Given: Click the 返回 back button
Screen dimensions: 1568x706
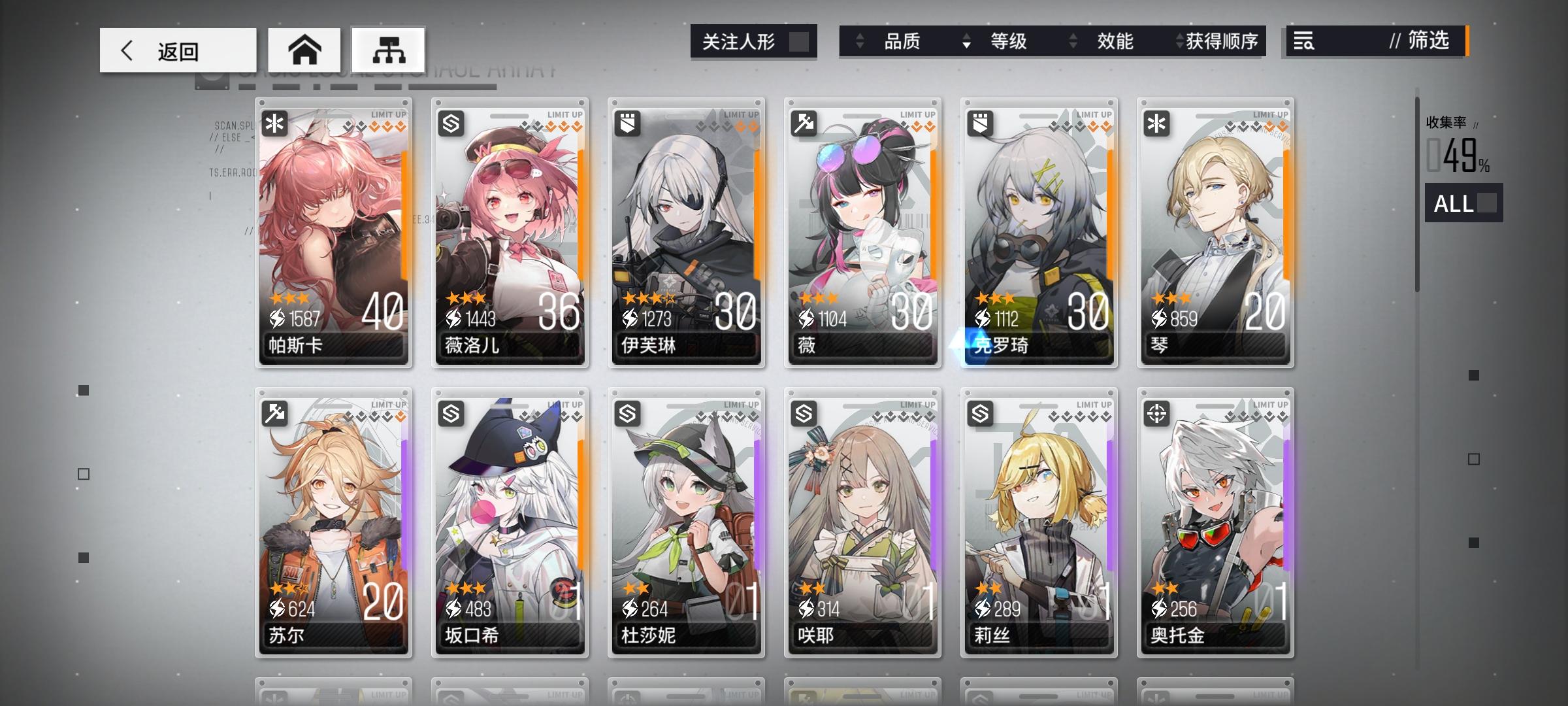Looking at the screenshot, I should pyautogui.click(x=176, y=50).
